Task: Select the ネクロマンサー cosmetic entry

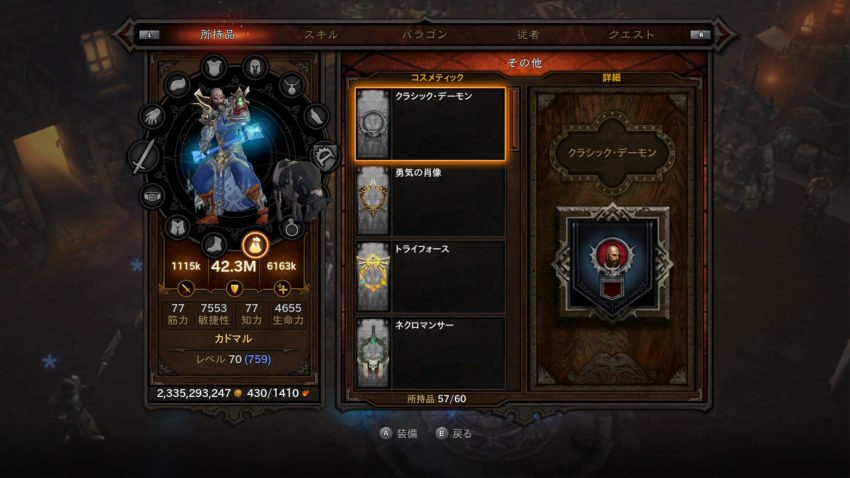Action: click(x=430, y=352)
